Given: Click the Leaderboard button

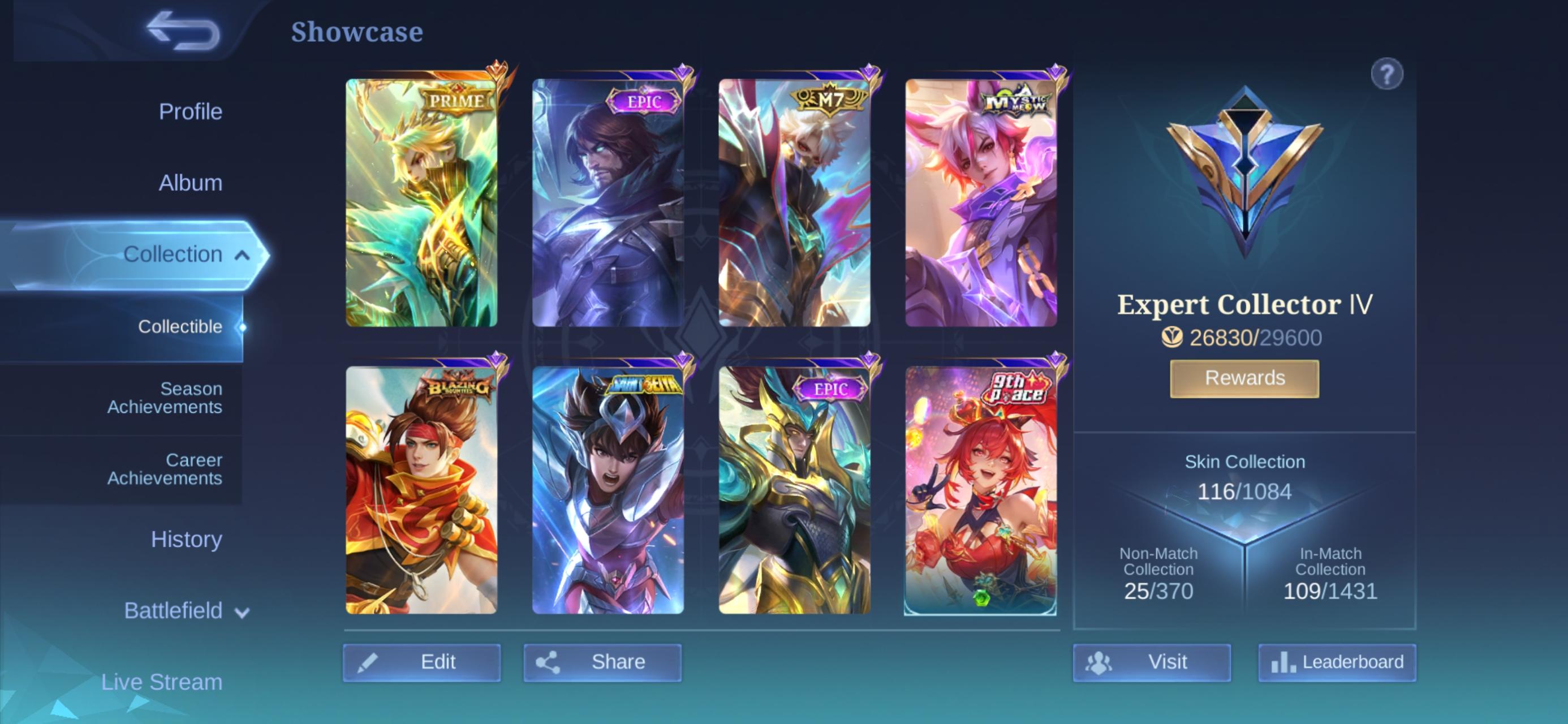Looking at the screenshot, I should [1337, 661].
